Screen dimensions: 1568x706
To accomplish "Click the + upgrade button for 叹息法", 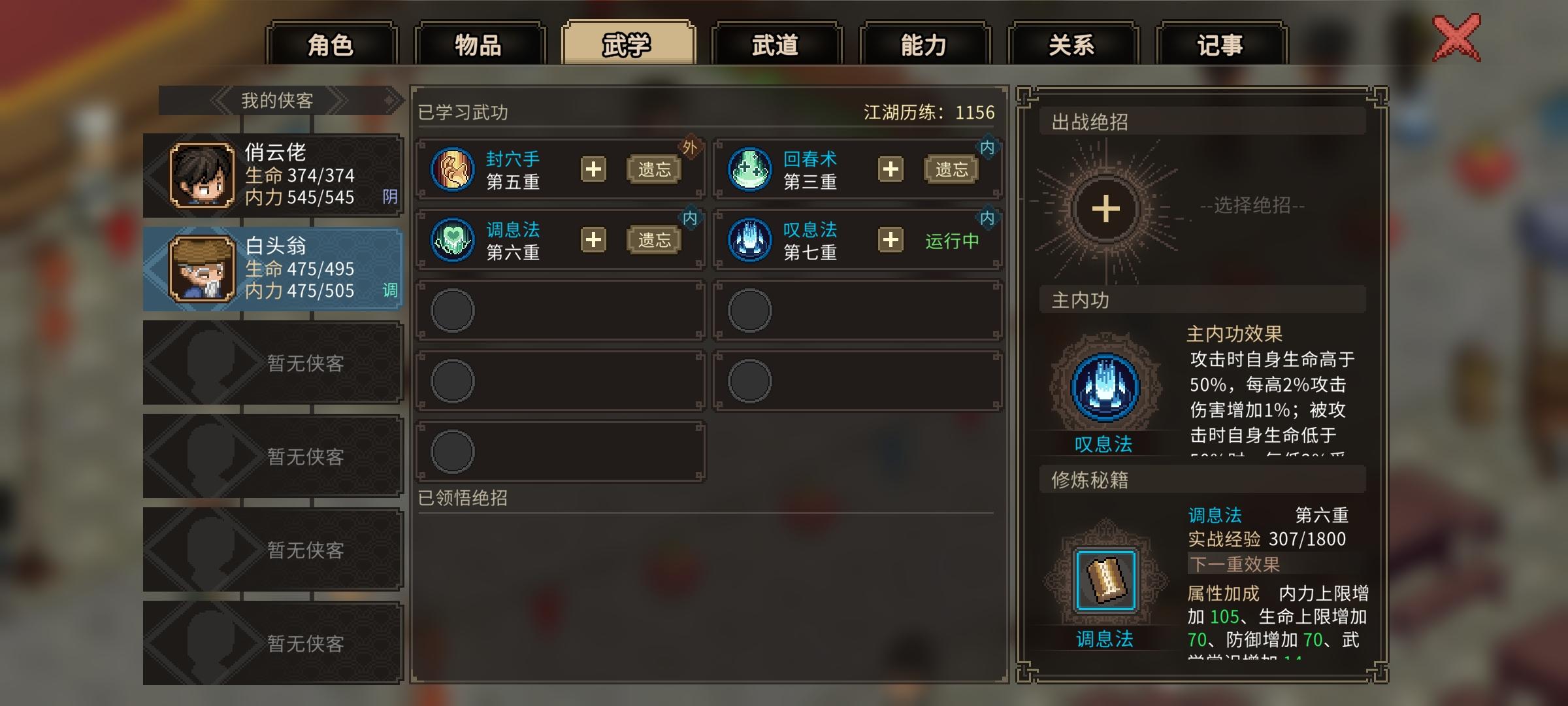I will (x=890, y=241).
